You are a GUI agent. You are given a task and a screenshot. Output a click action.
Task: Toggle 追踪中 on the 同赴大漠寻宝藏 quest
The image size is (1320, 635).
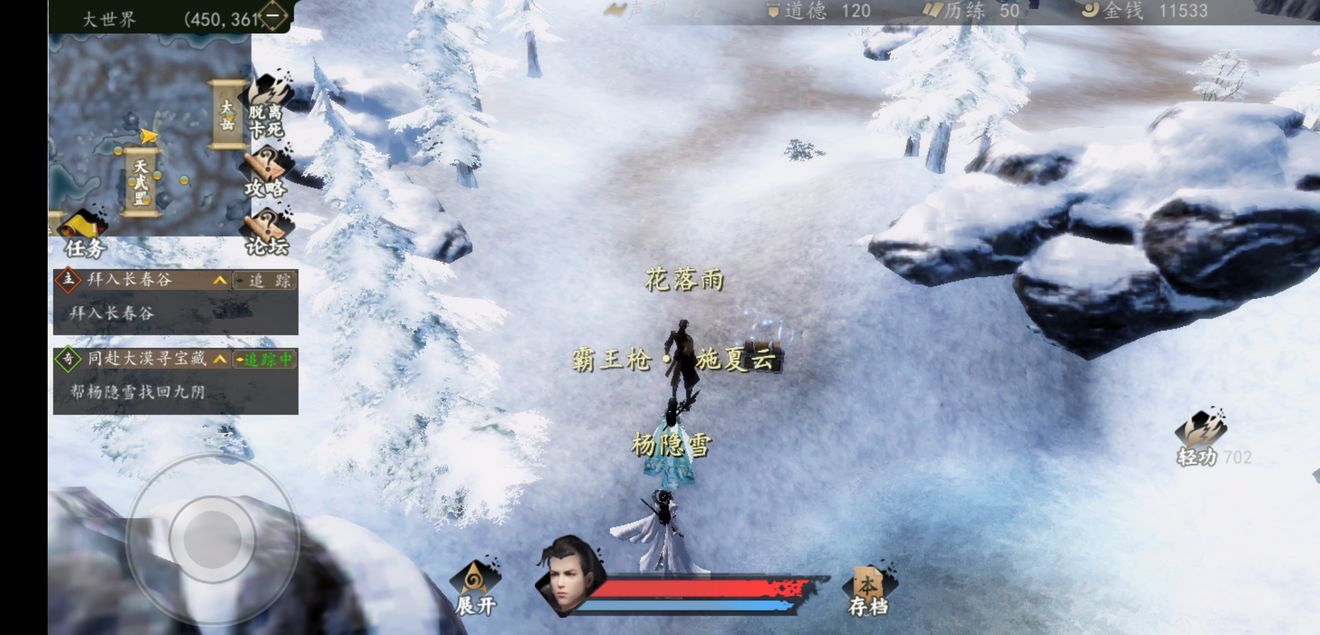[265, 359]
